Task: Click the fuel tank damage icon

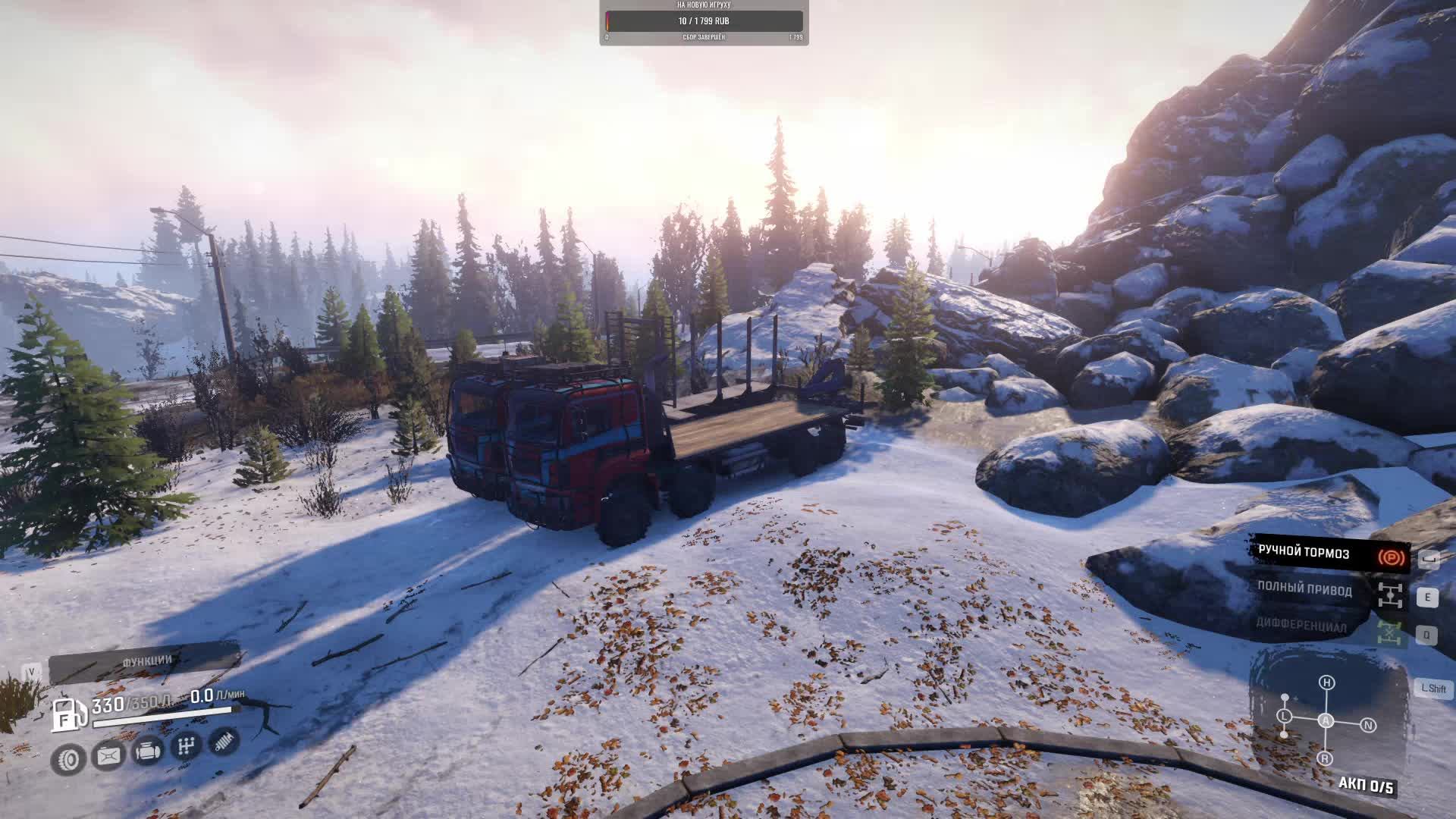Action: pyautogui.click(x=108, y=755)
